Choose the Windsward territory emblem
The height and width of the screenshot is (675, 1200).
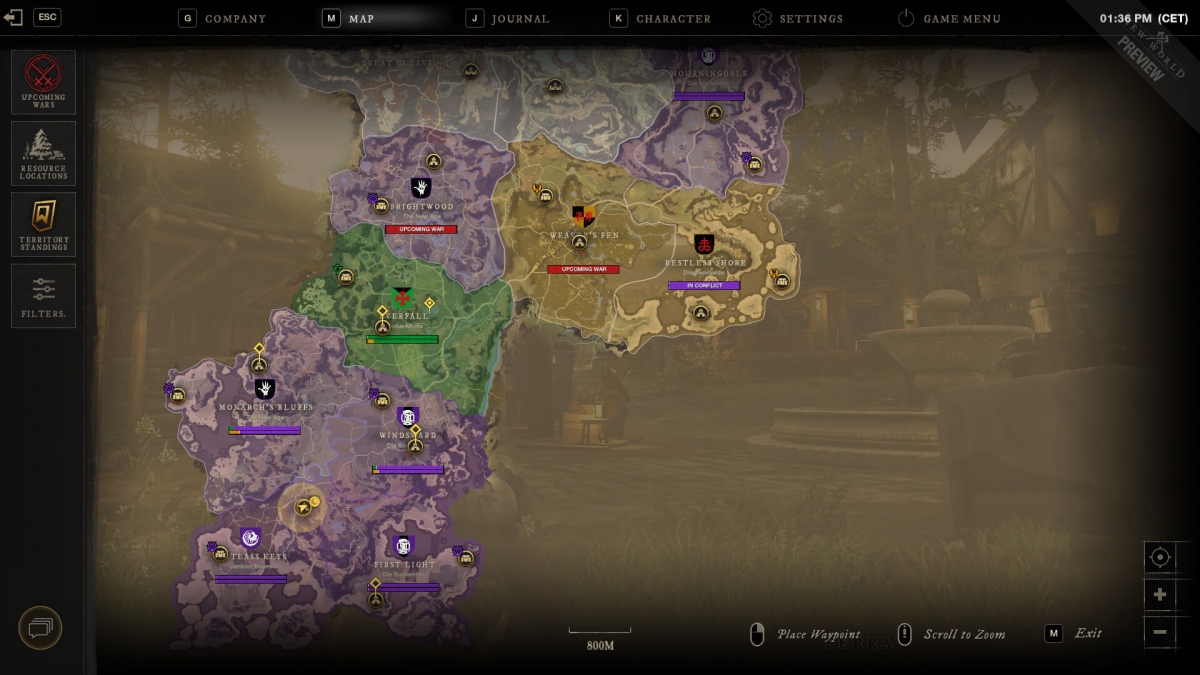(407, 417)
